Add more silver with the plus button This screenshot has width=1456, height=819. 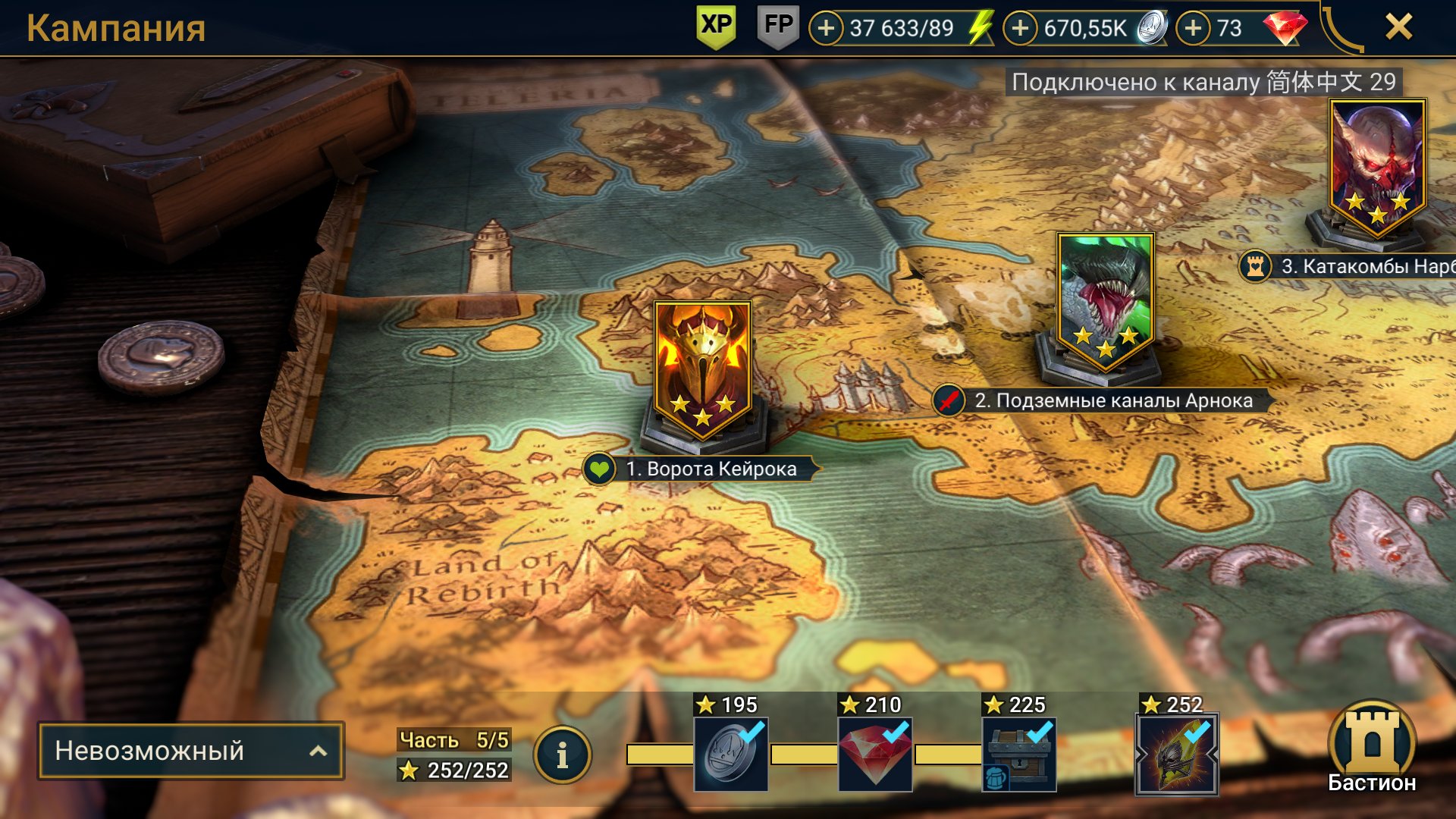point(1021,29)
